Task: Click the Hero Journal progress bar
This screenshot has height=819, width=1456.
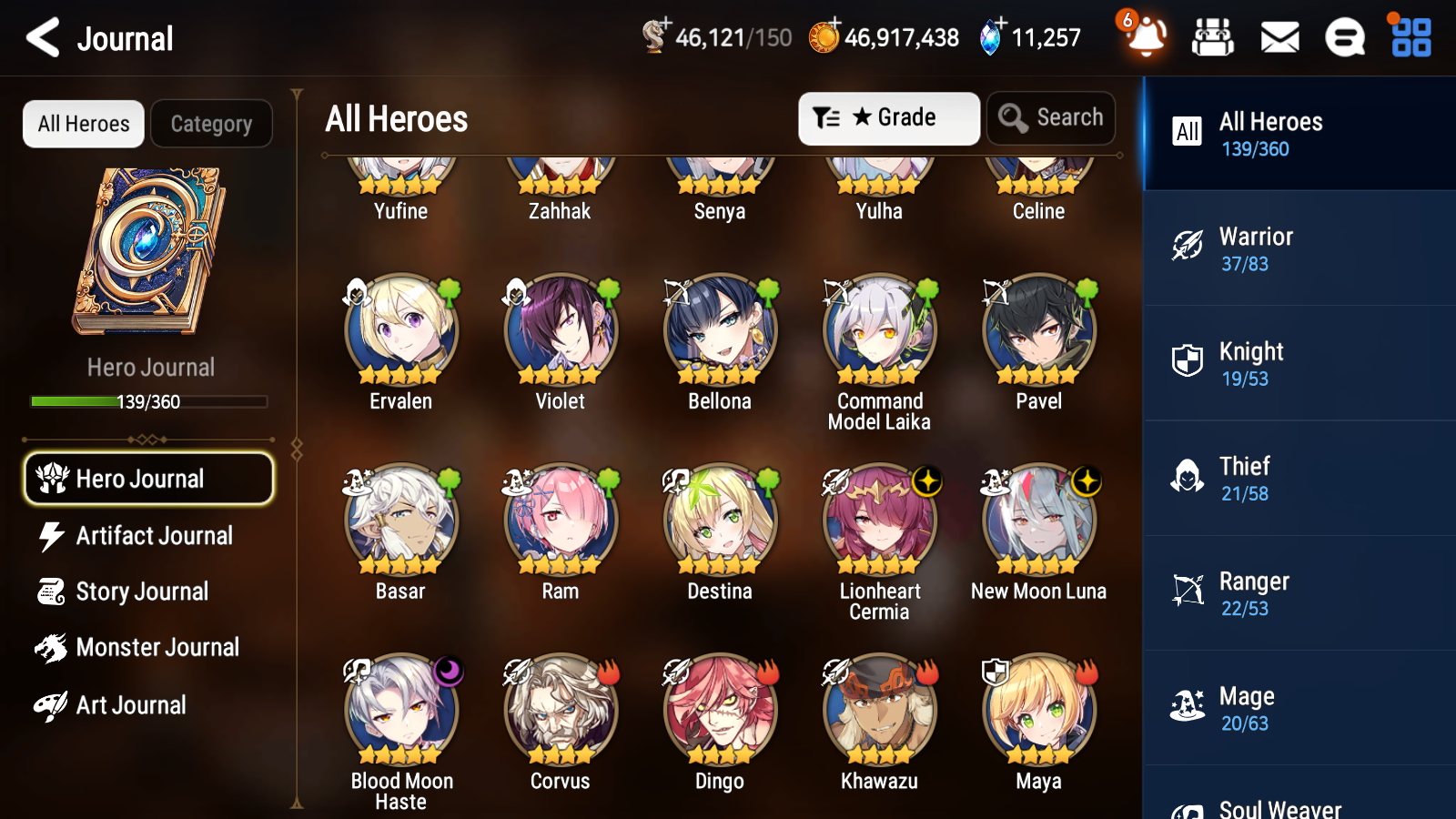Action: (x=148, y=401)
